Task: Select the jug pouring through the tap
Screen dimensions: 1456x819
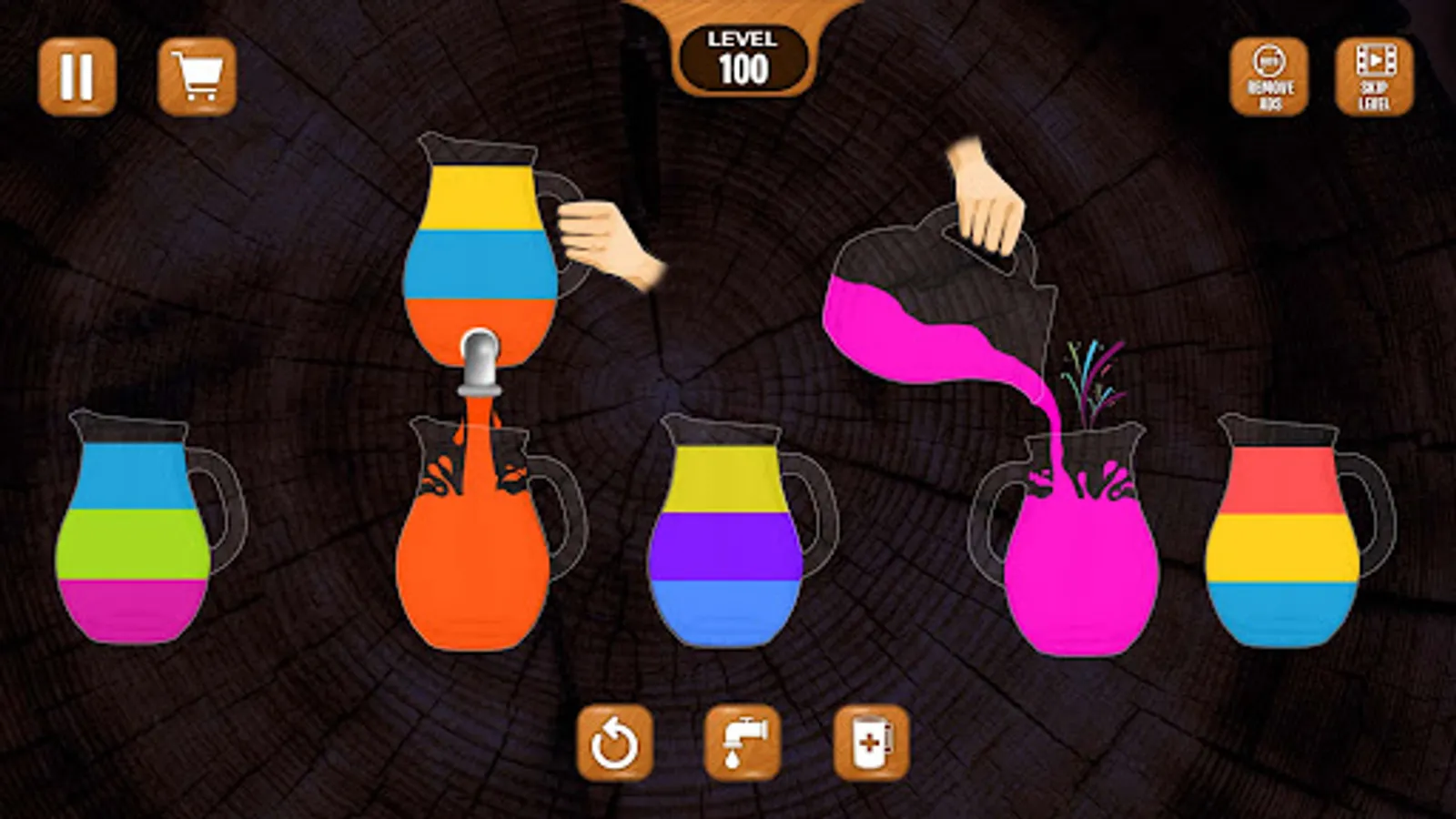Action: click(482, 246)
